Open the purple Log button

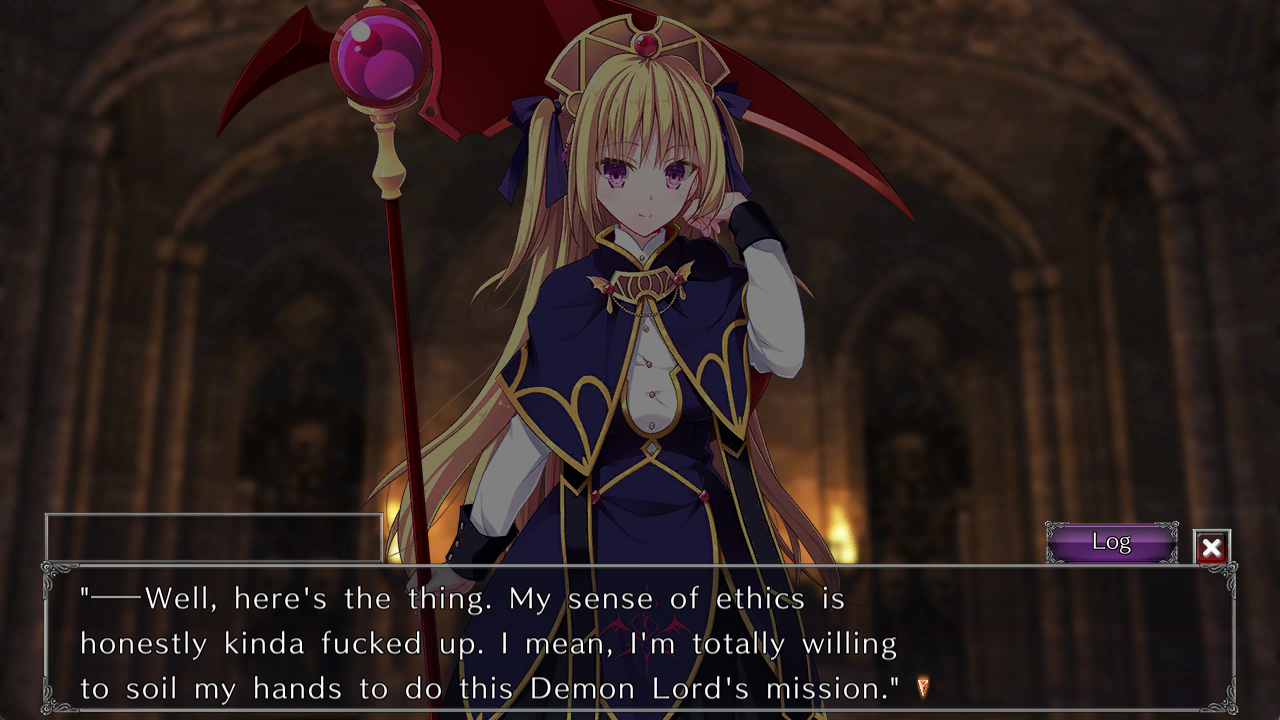tap(1111, 543)
